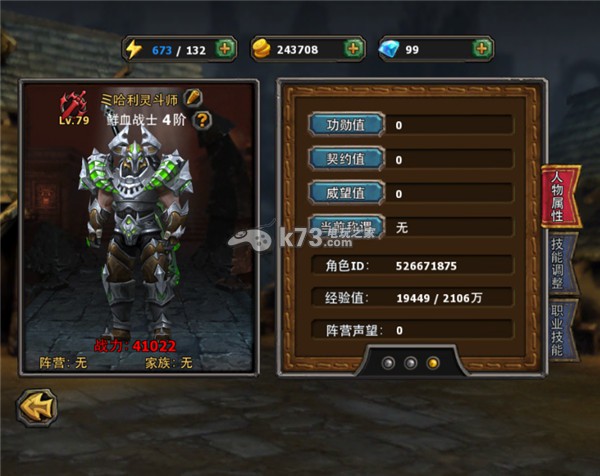Select the 职业技能 tab
This screenshot has height=476, width=600.
(x=559, y=330)
